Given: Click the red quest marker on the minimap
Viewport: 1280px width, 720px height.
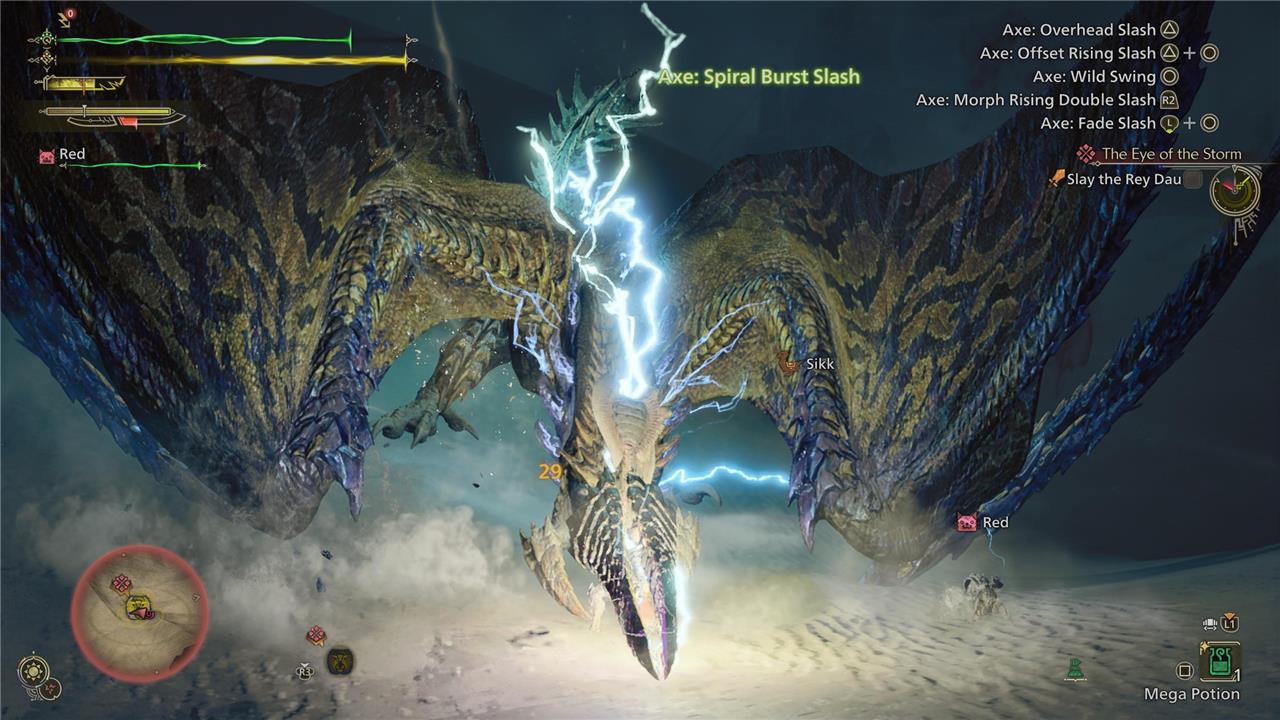Looking at the screenshot, I should [x=121, y=583].
